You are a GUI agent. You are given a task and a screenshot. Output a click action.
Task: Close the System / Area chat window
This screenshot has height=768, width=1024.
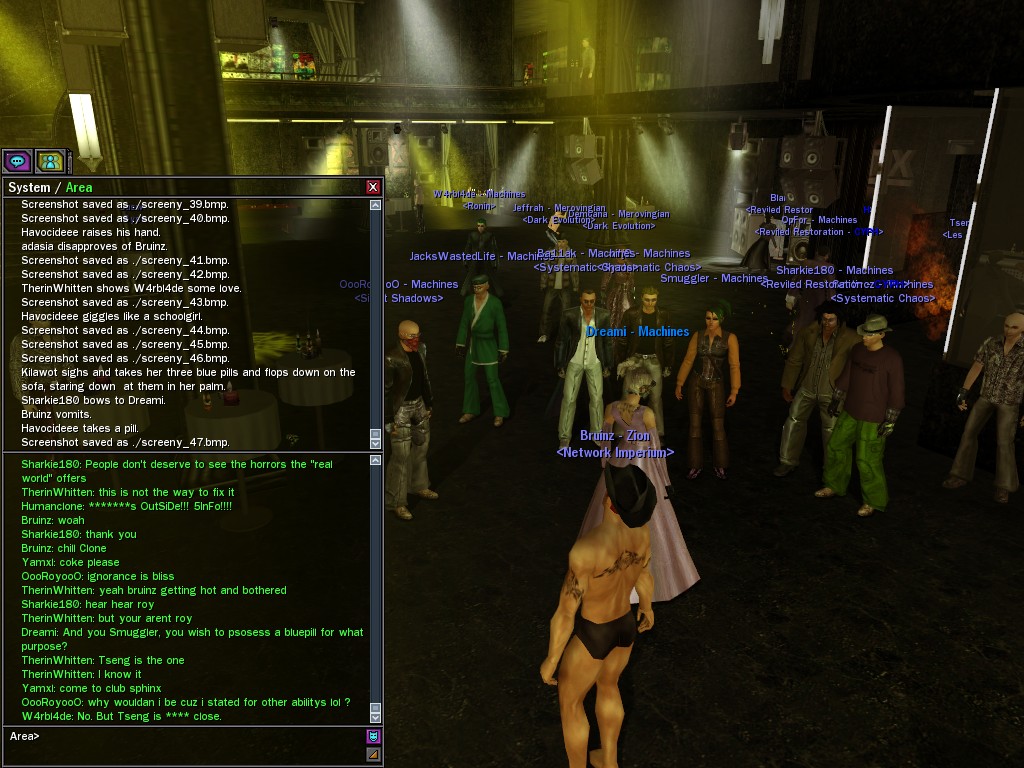click(x=373, y=187)
